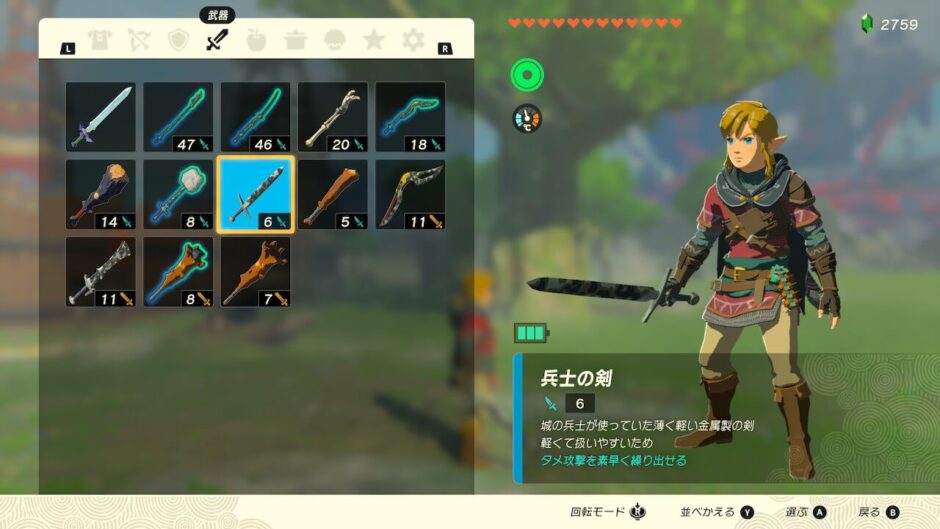Switch to the cooking pot food tab

pyautogui.click(x=295, y=41)
